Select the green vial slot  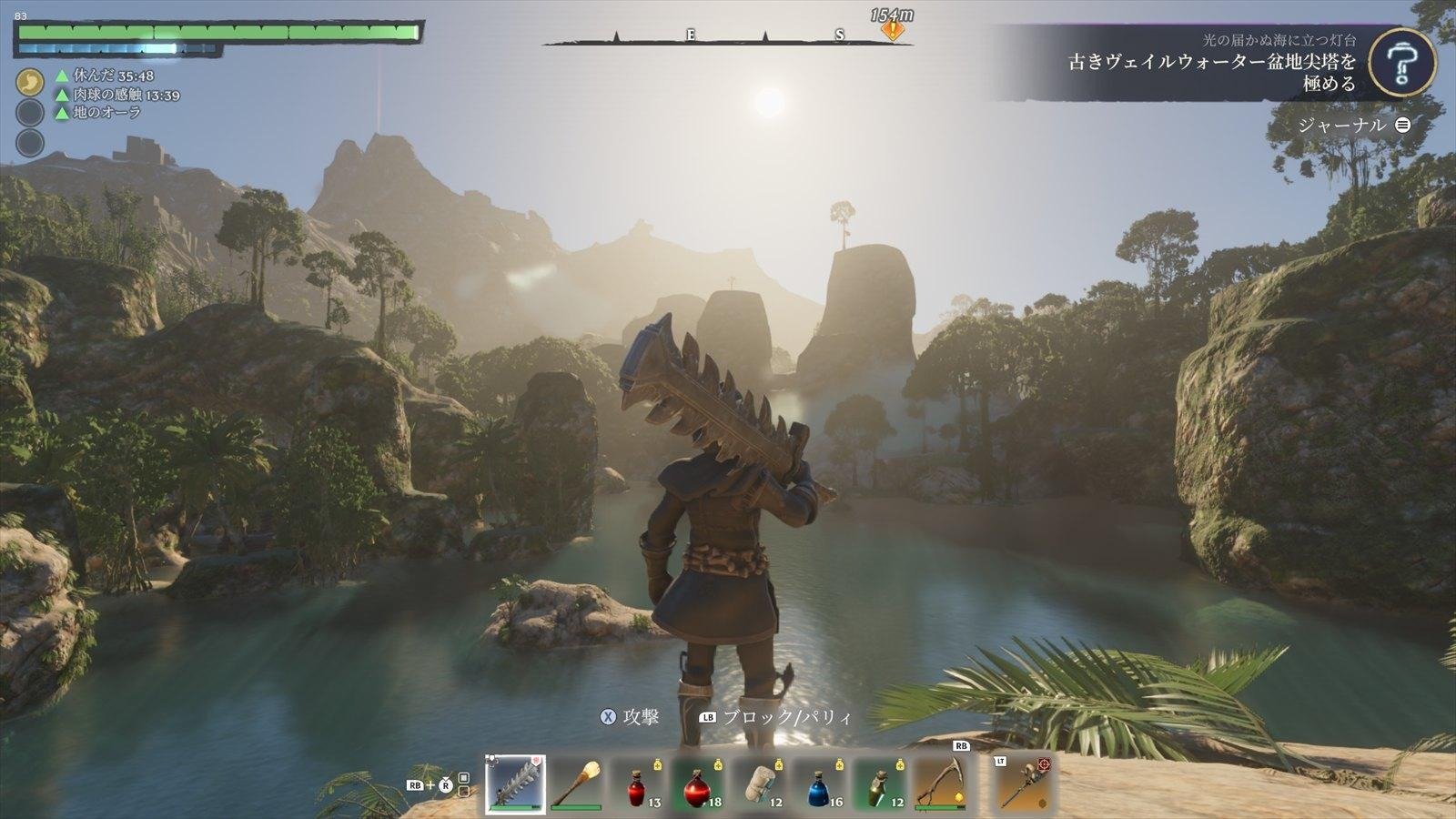pyautogui.click(x=882, y=783)
